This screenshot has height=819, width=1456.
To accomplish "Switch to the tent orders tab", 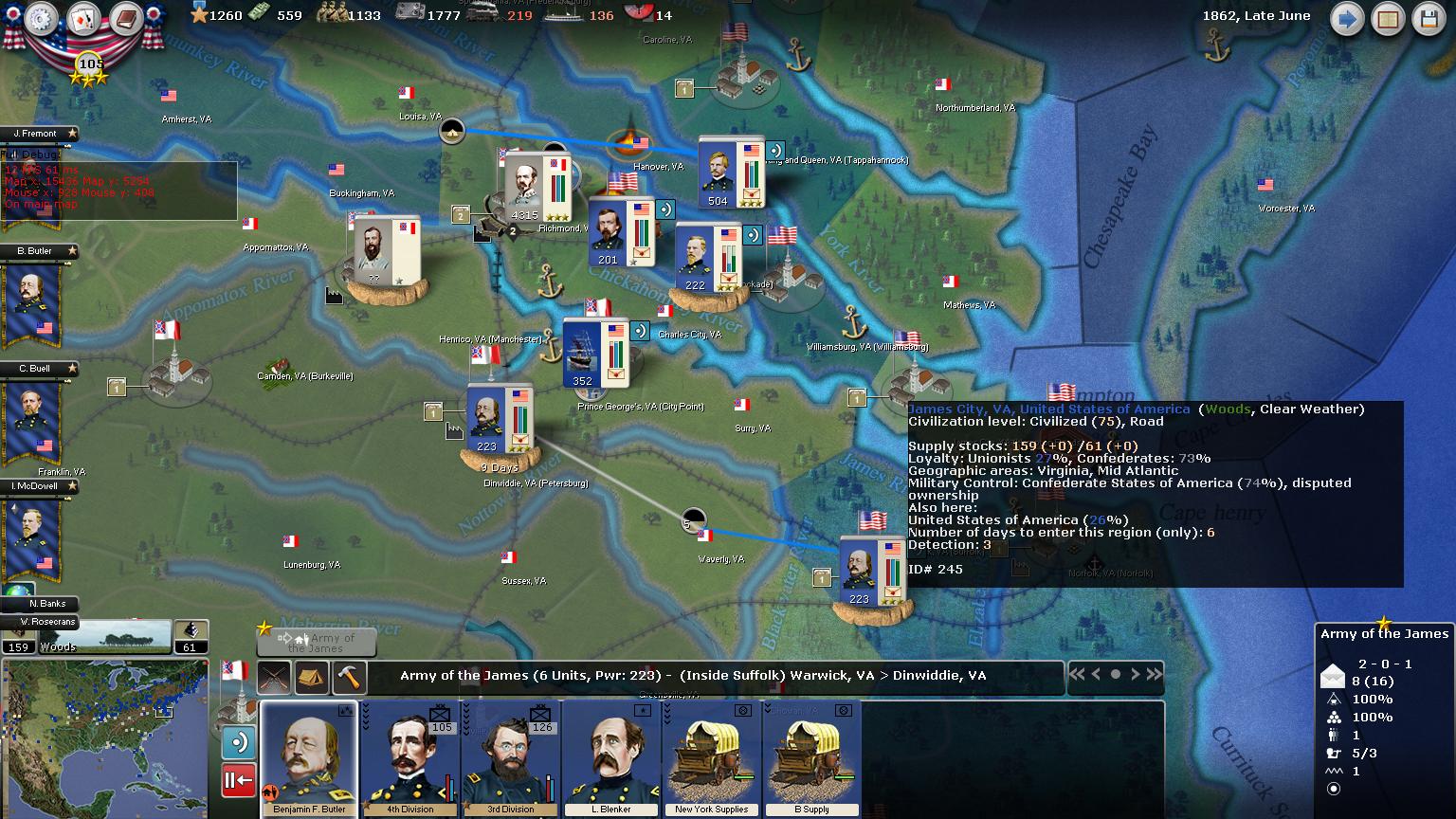I will coord(312,677).
